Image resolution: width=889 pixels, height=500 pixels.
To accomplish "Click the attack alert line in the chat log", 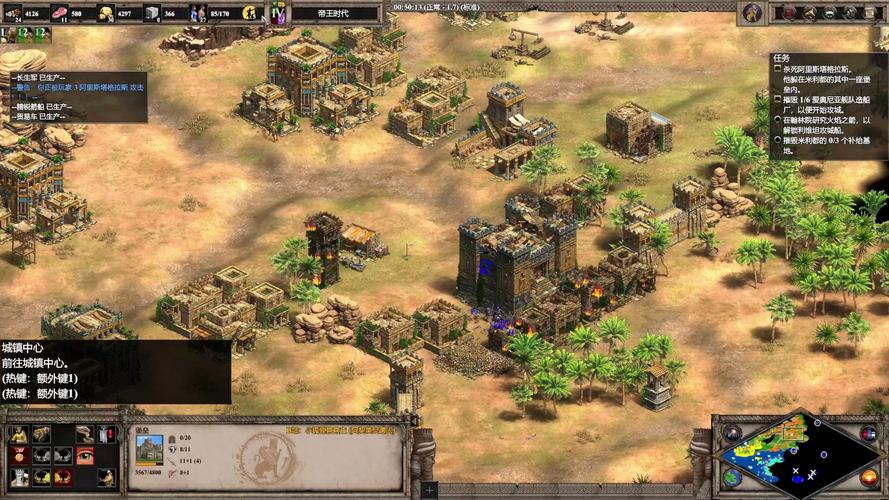I will pos(80,87).
